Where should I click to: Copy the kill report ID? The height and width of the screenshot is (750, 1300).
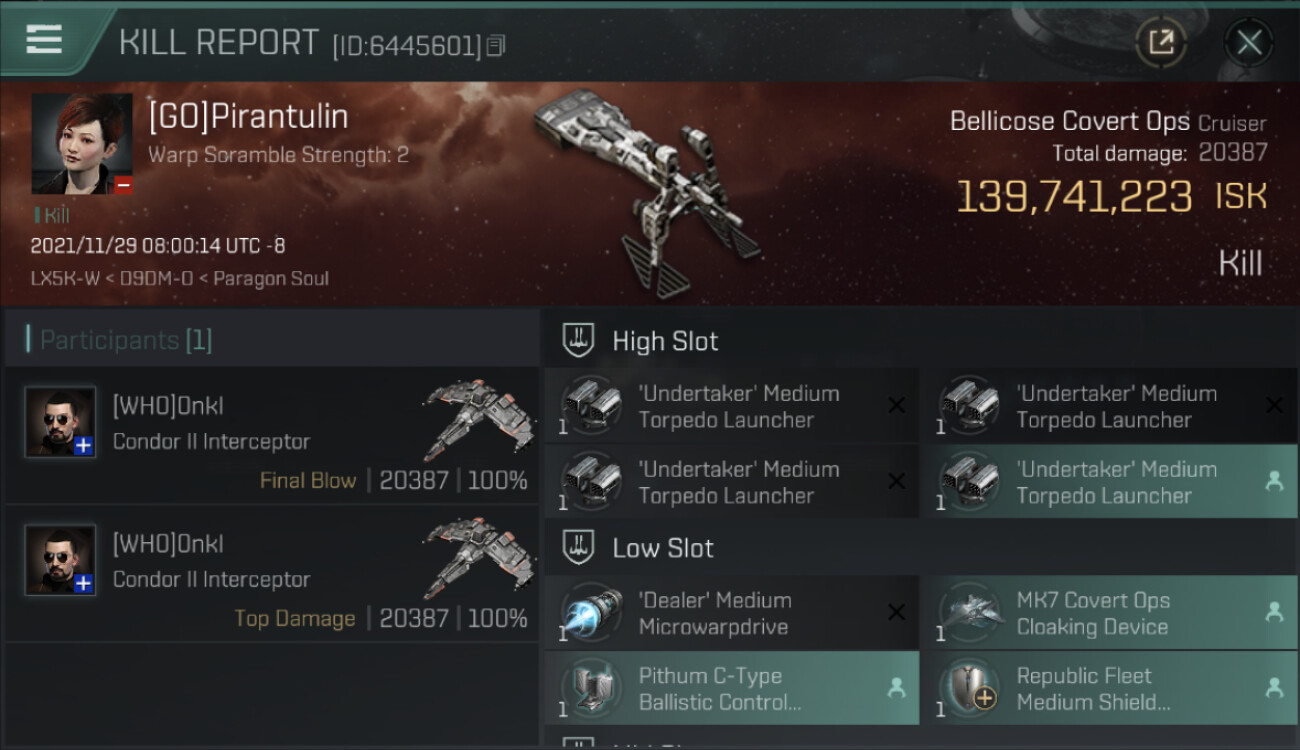tap(496, 46)
